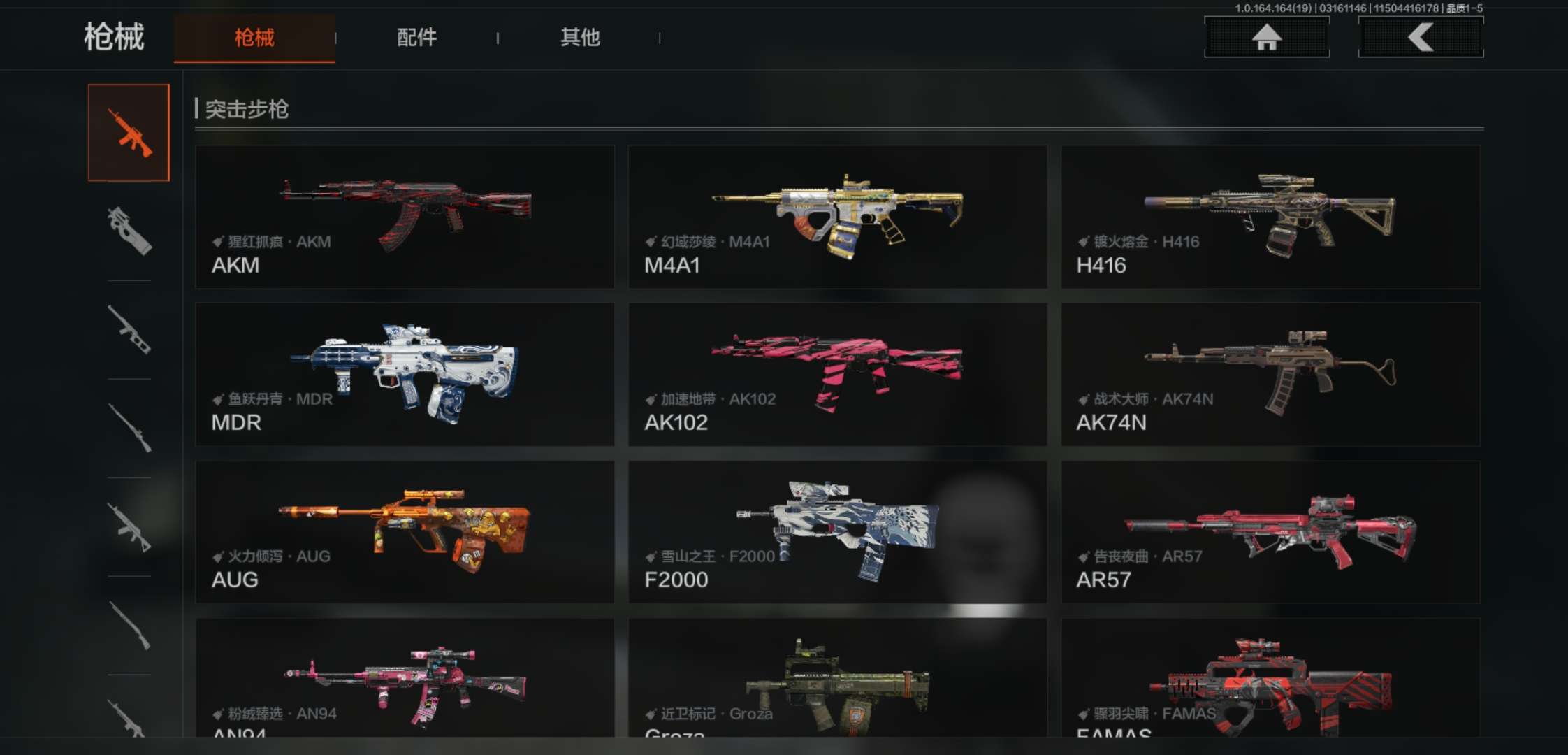Go to the home screen via house button
The image size is (1568, 755).
[x=1266, y=37]
